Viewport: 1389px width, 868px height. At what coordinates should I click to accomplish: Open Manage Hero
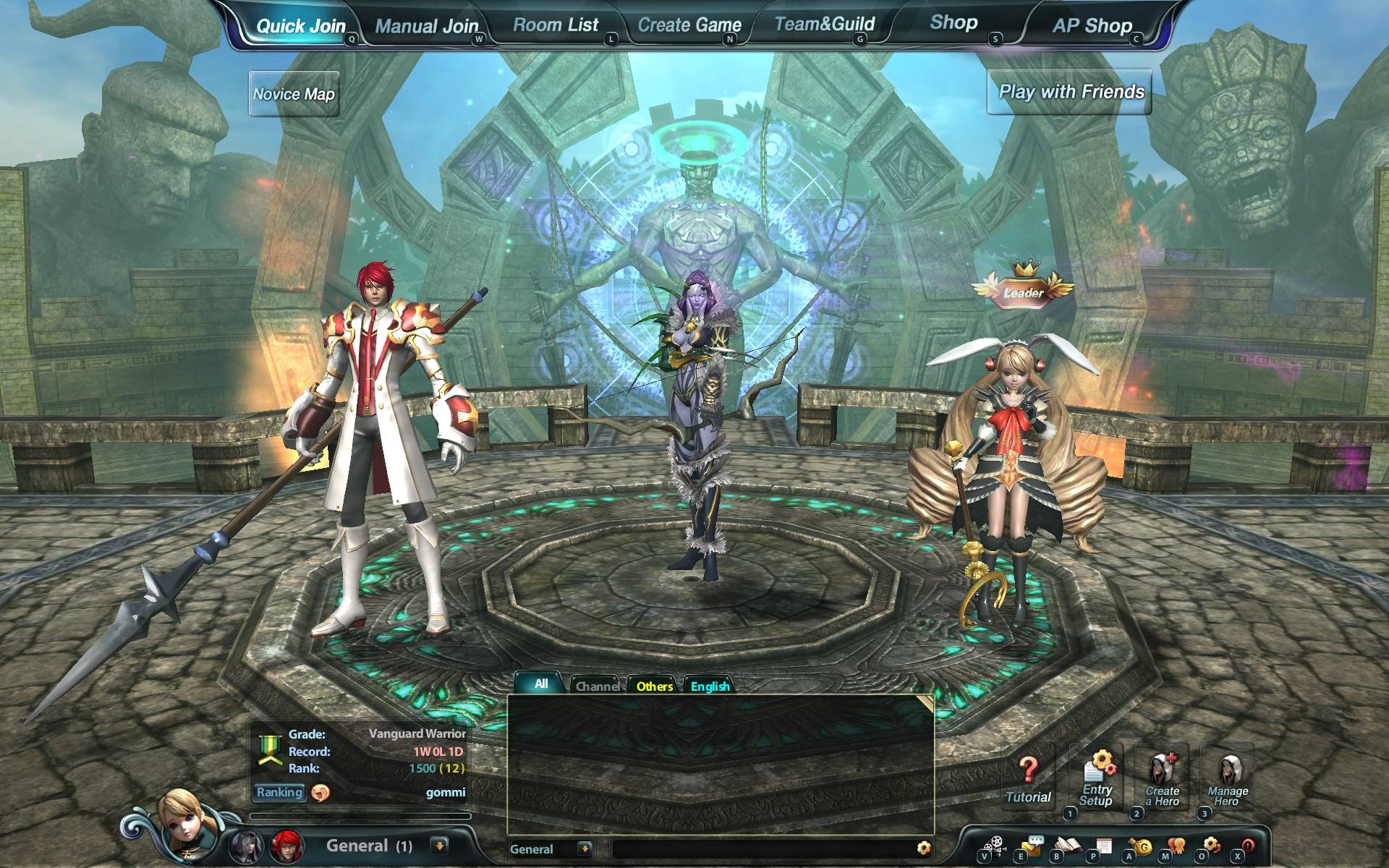point(1228,780)
